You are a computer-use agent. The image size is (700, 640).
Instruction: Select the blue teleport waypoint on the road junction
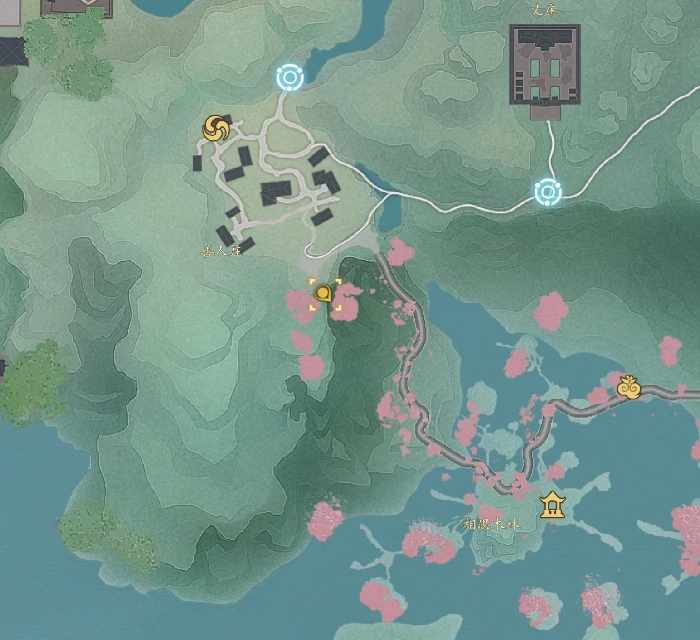[547, 192]
